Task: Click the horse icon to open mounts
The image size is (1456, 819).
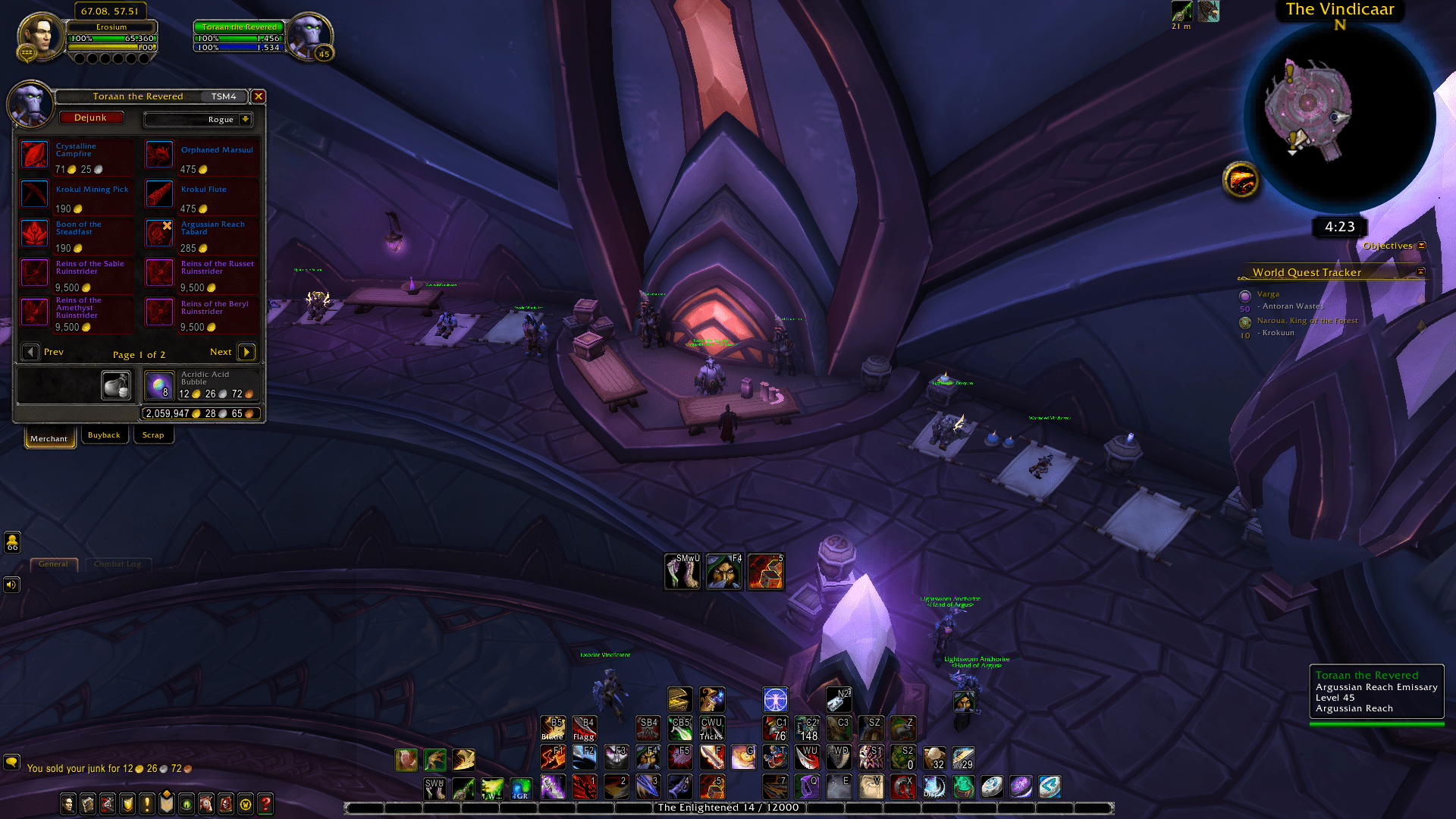Action: tap(206, 804)
